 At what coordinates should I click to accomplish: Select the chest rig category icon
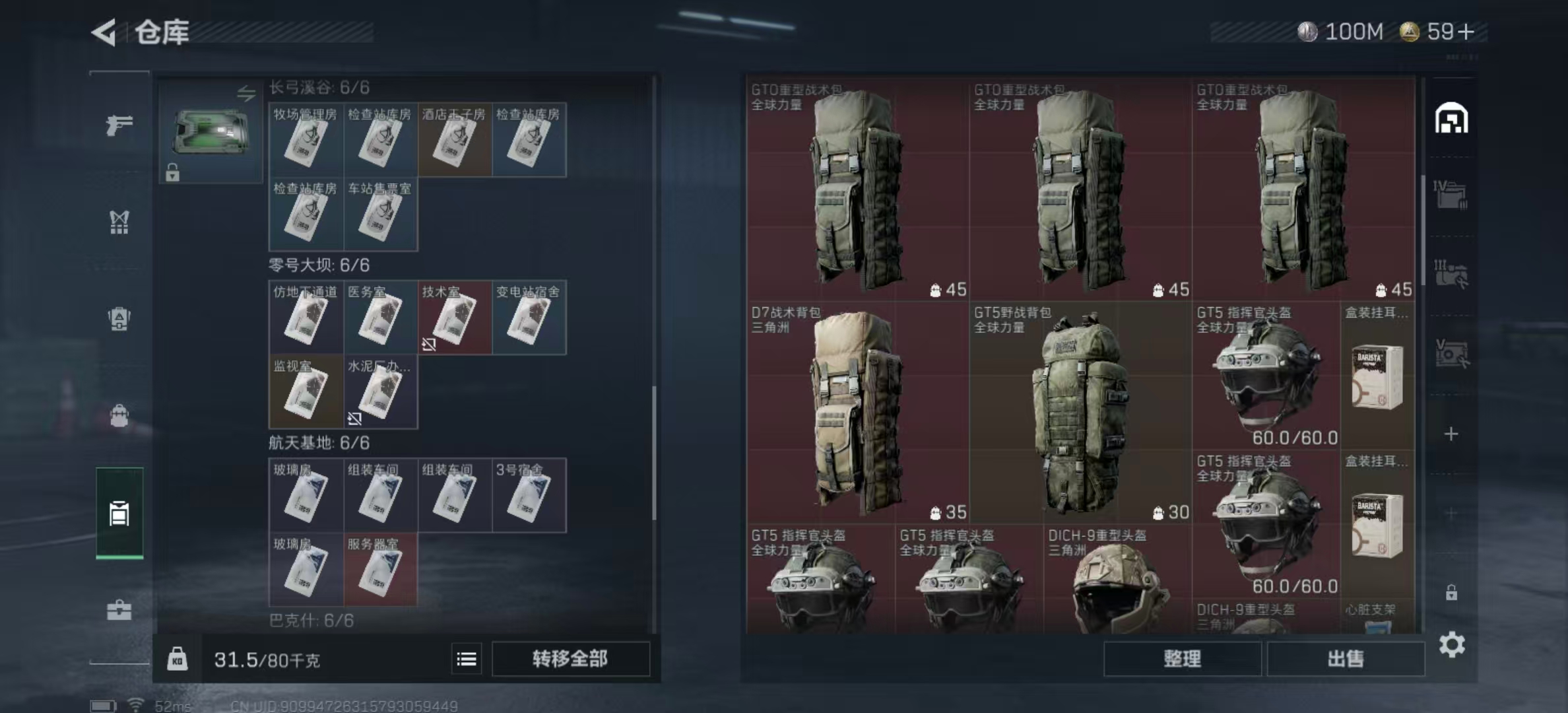119,223
